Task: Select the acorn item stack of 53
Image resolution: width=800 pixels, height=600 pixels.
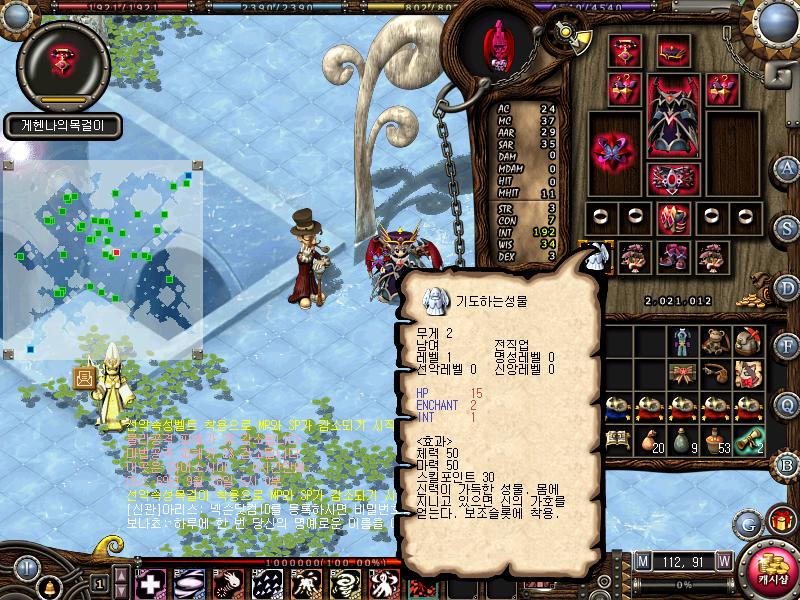Action: [715, 439]
